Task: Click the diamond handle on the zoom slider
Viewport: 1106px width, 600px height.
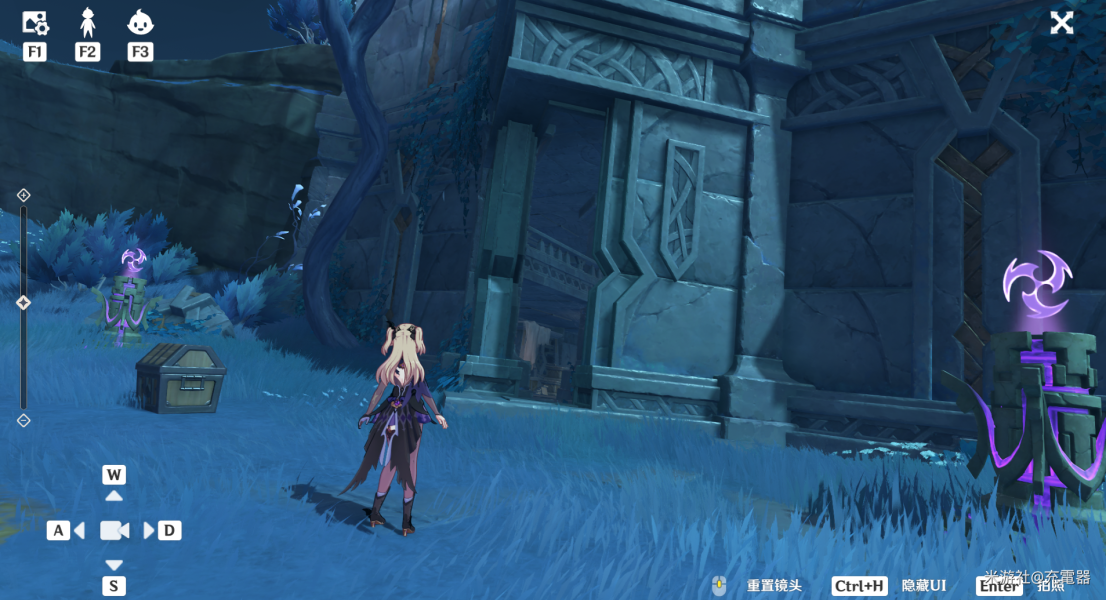Action: pyautogui.click(x=24, y=302)
